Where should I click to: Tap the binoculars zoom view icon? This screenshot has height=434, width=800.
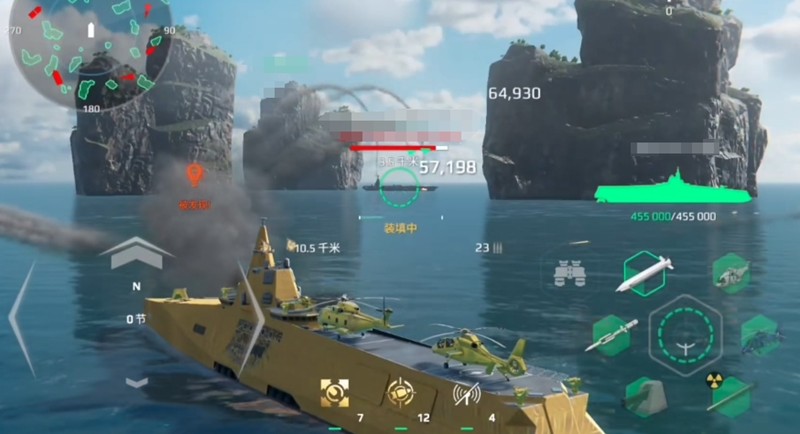(x=569, y=272)
